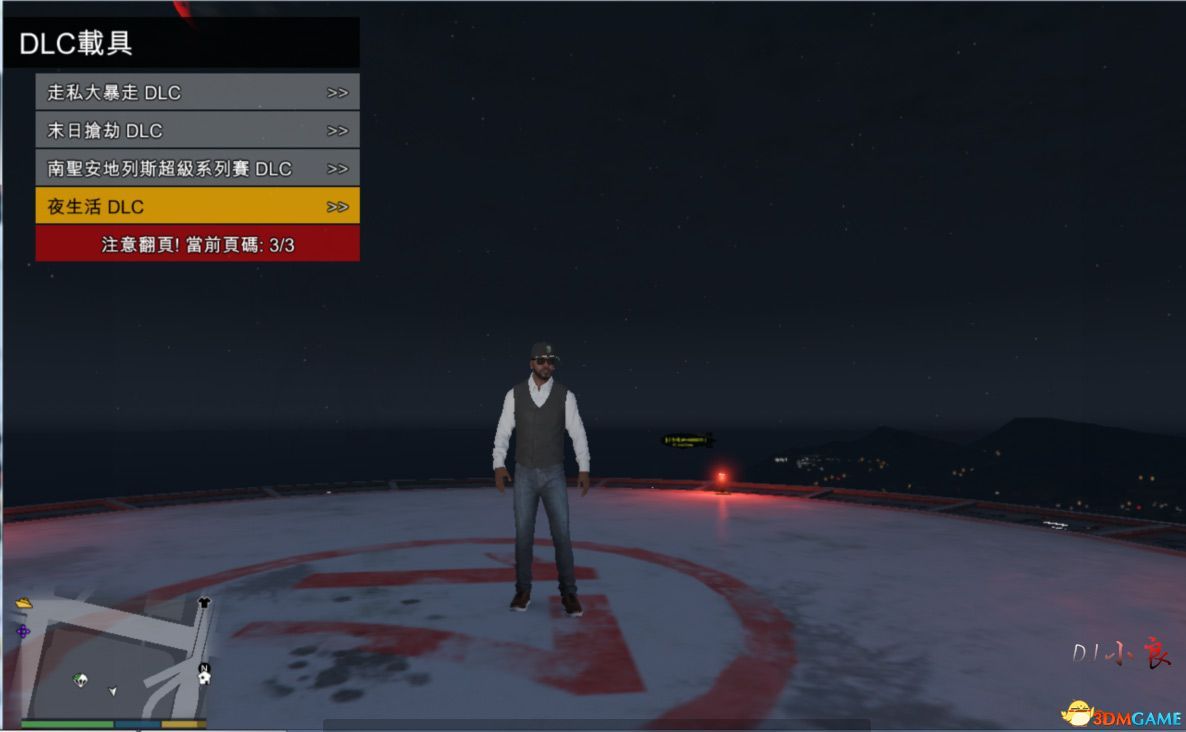Click the minimap in the corner

(x=115, y=658)
